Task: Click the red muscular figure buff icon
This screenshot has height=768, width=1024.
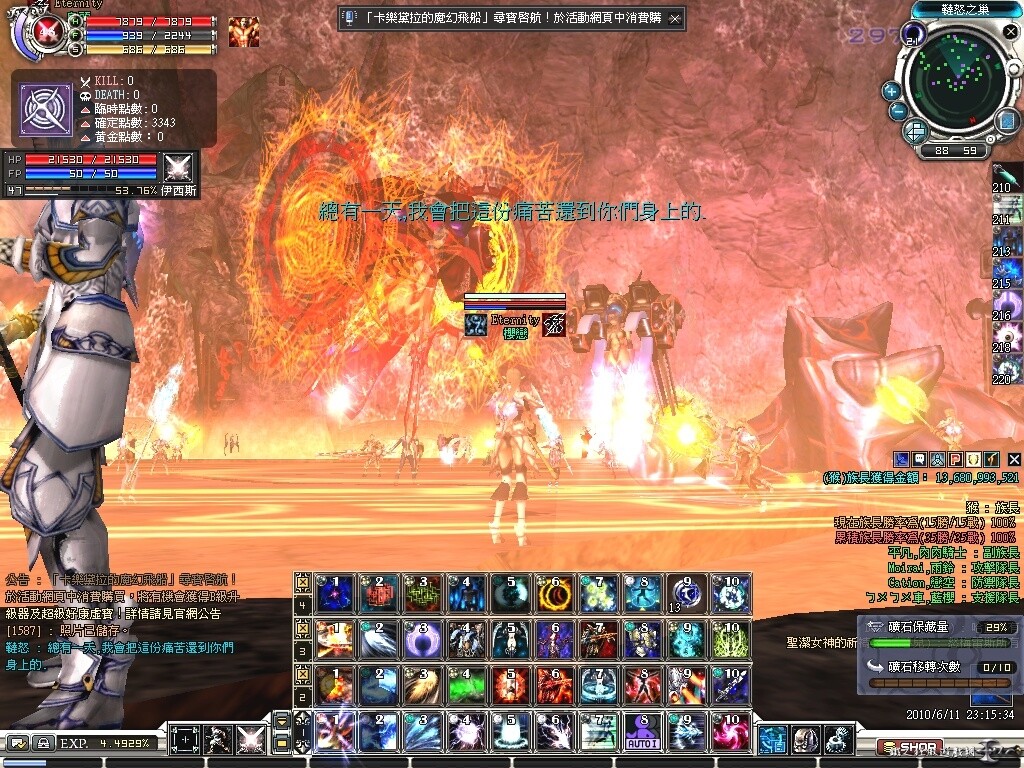Action: point(243,32)
